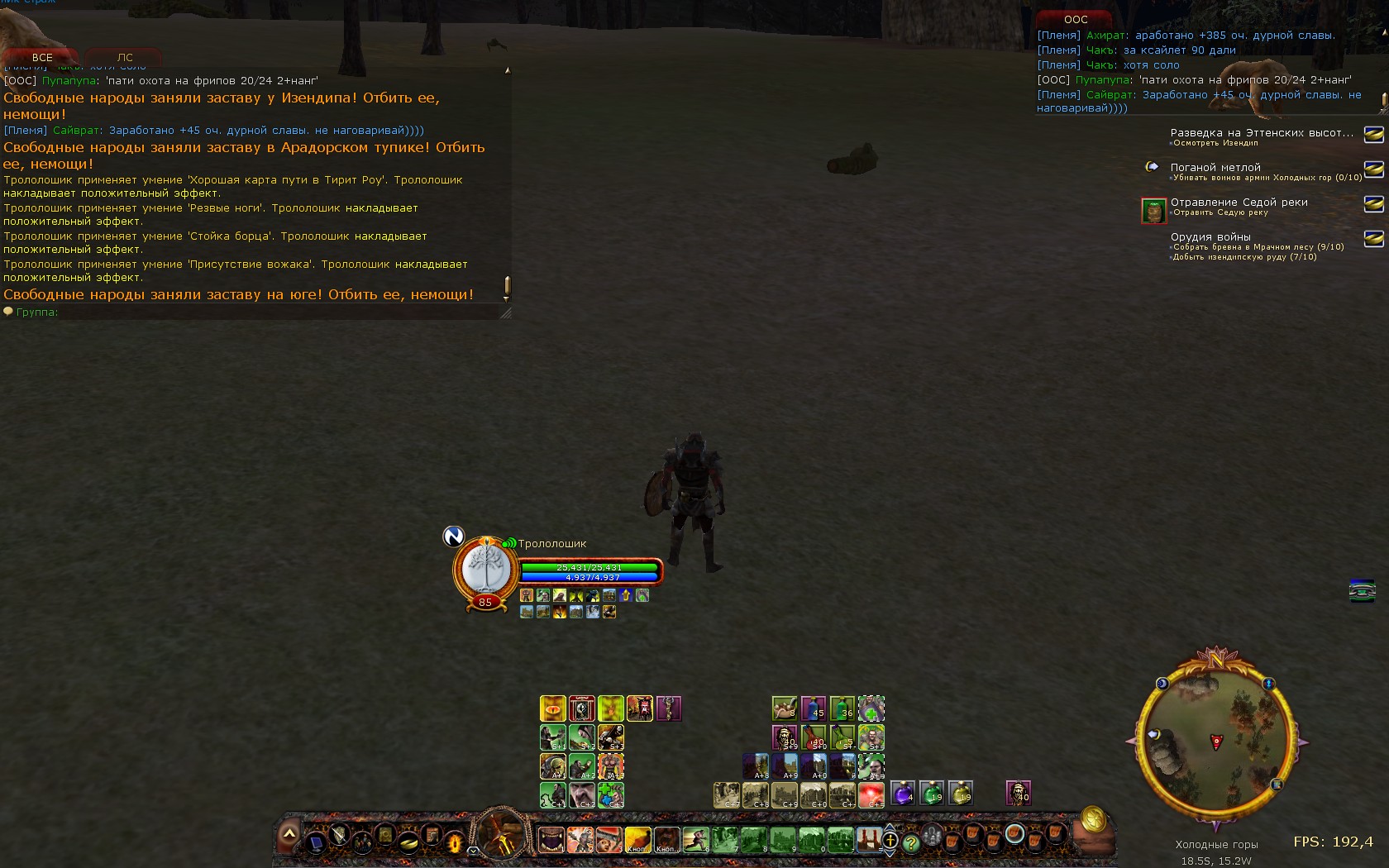Select the Отравление Седой реки quest title
Viewport: 1389px width, 868px height.
tap(1239, 202)
